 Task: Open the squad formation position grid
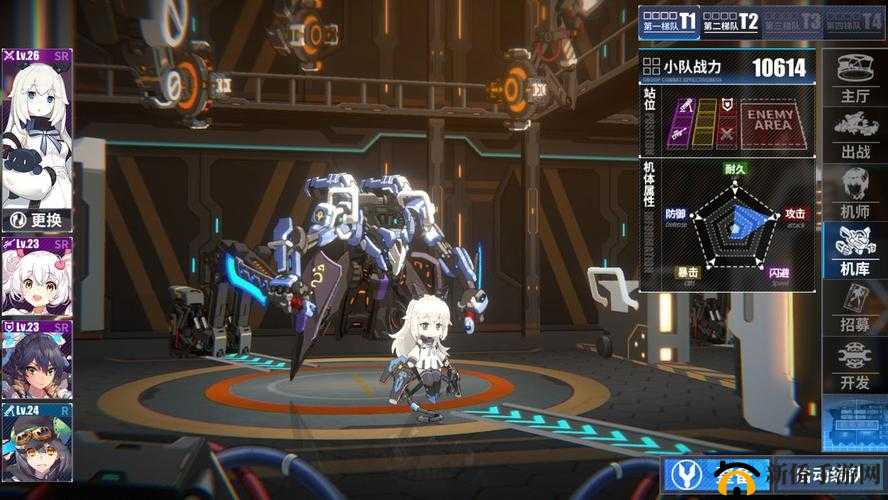click(706, 122)
